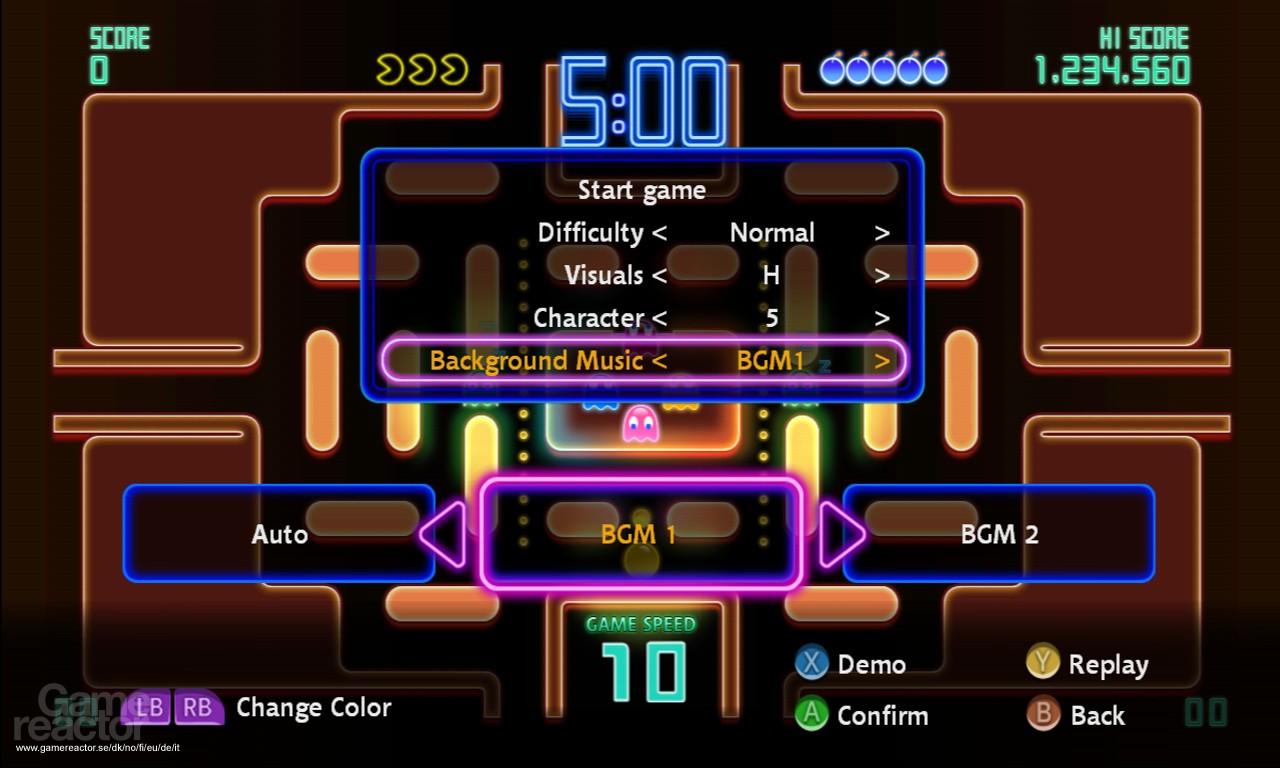Select the BGM 2 panel
1280x768 pixels.
pos(999,534)
